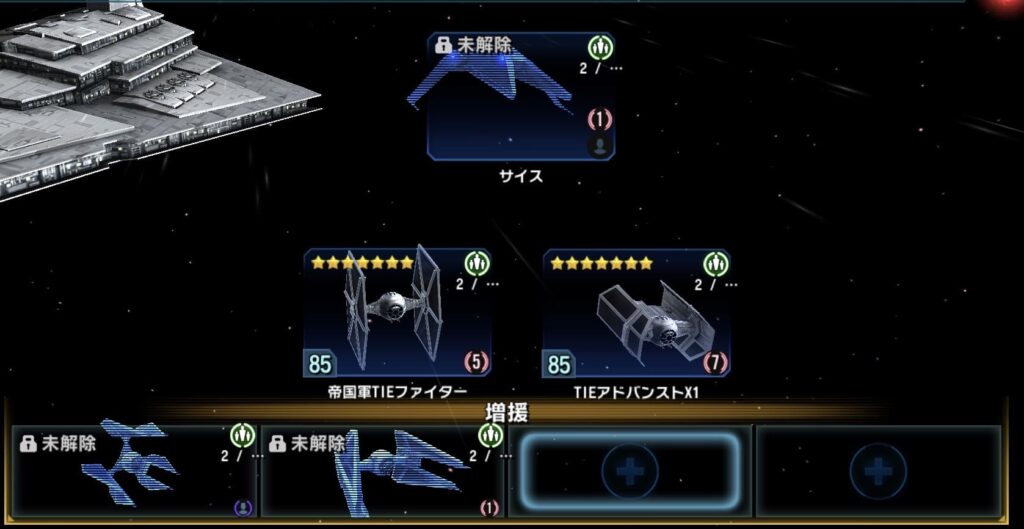
Task: Select the locked サイス ship card
Action: 520,97
